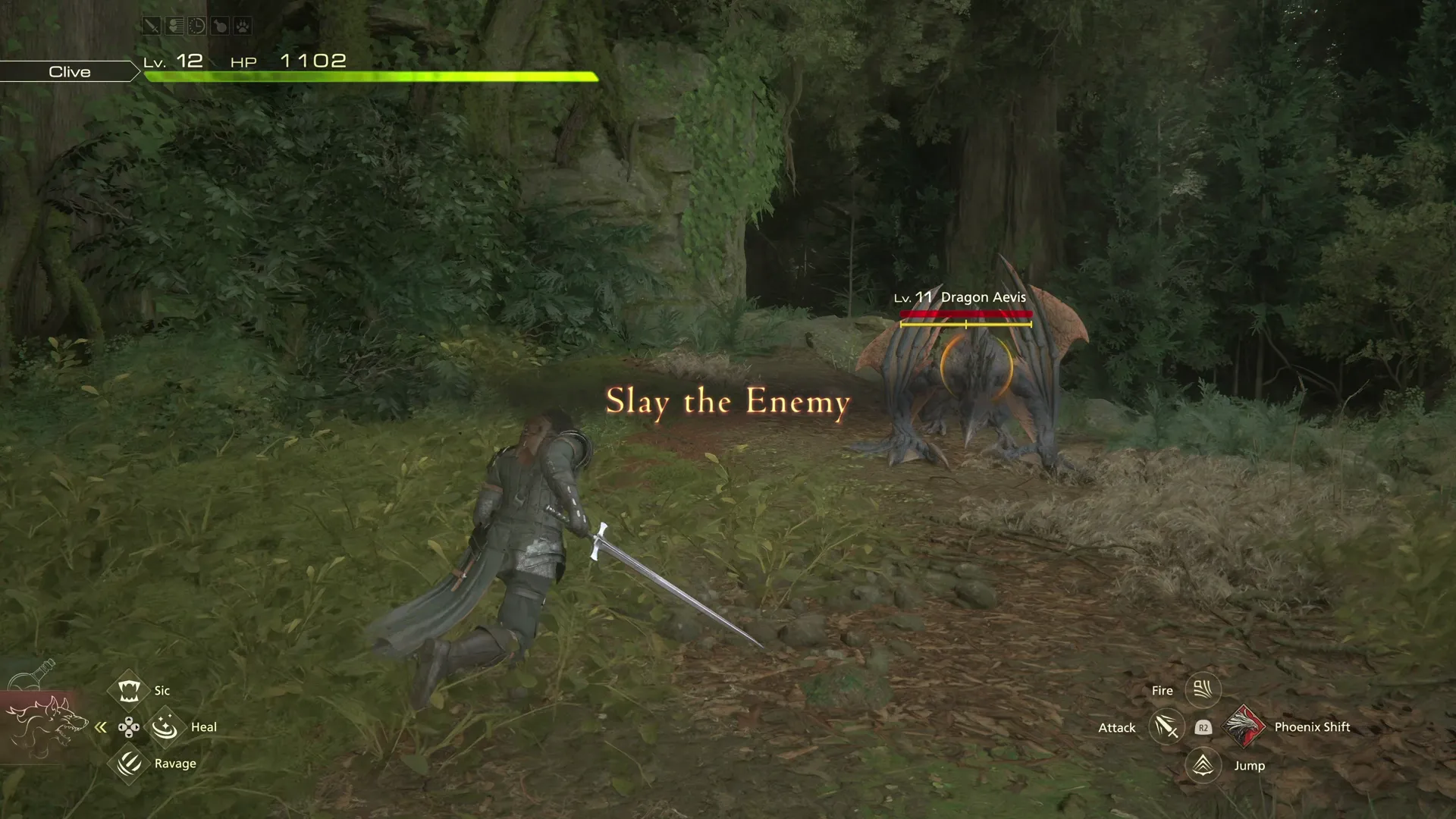Click the Slay the Enemy objective text
Image resolution: width=1456 pixels, height=819 pixels.
[x=726, y=403]
